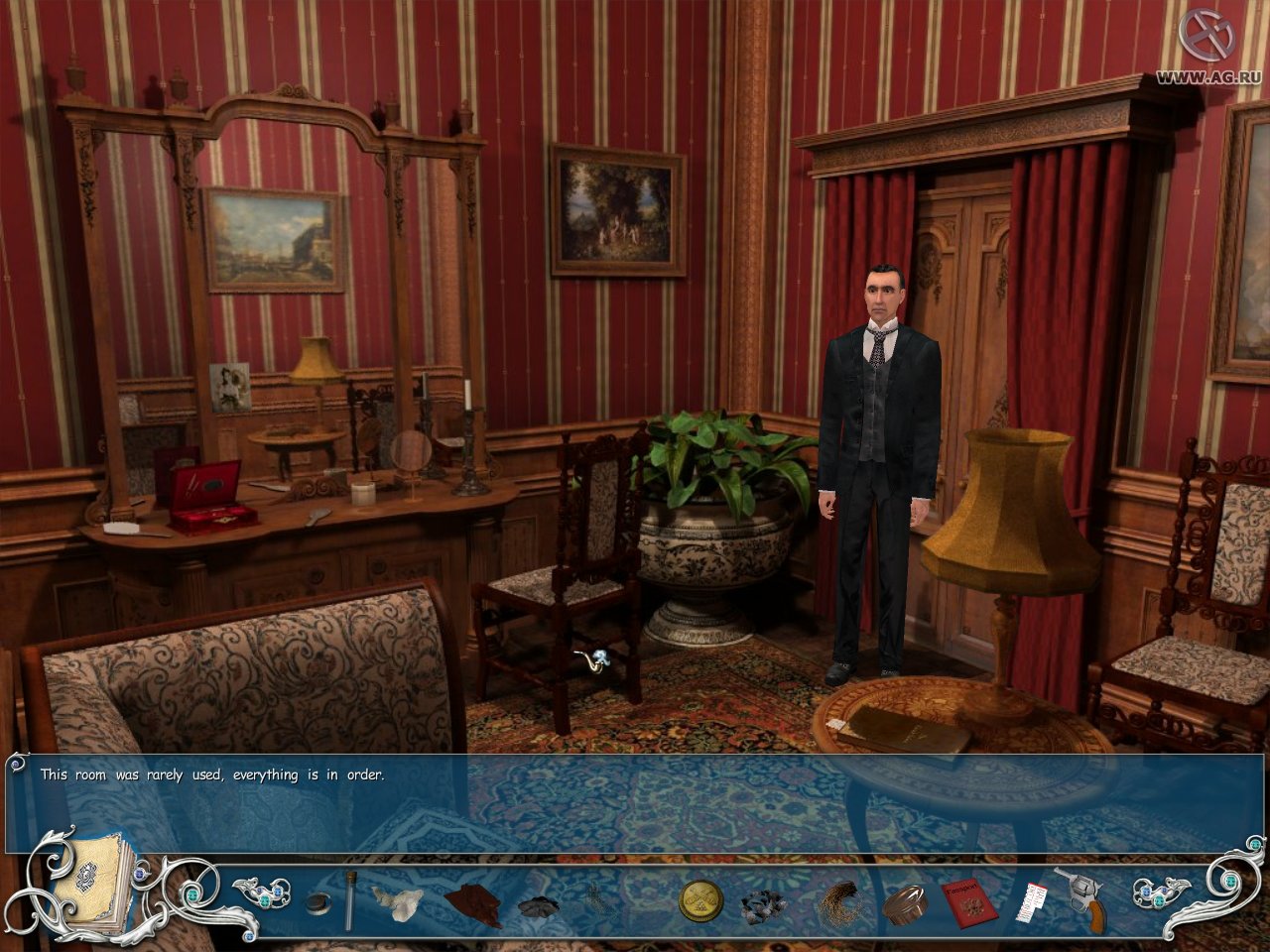Select the revolver from the inventory bar
1270x952 pixels.
1084,897
